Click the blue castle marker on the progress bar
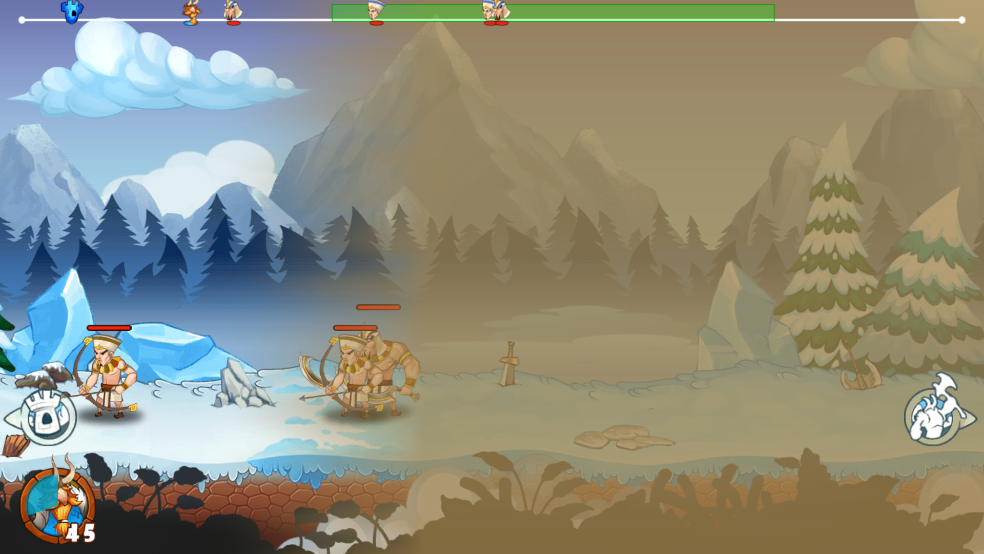 coord(72,12)
